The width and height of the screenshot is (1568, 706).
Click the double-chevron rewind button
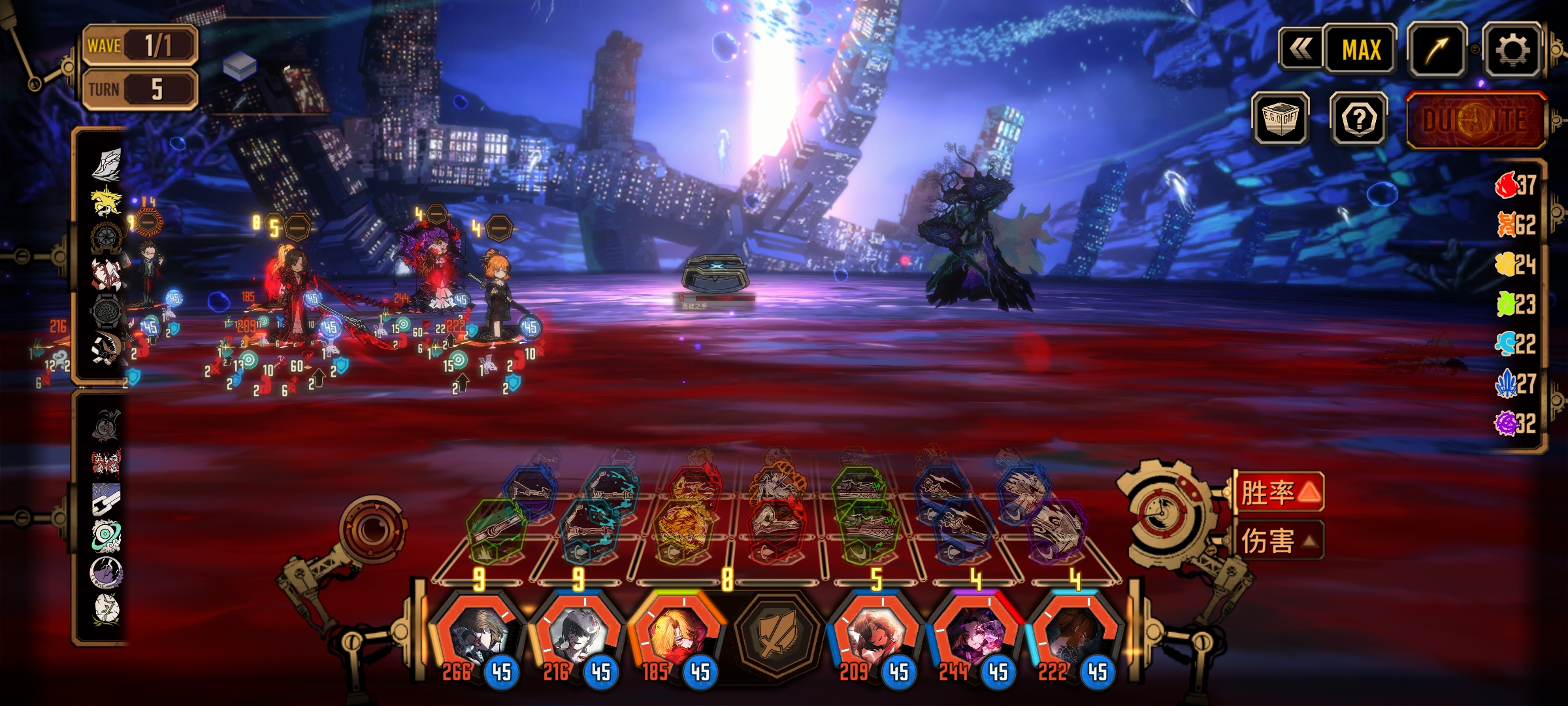1301,50
